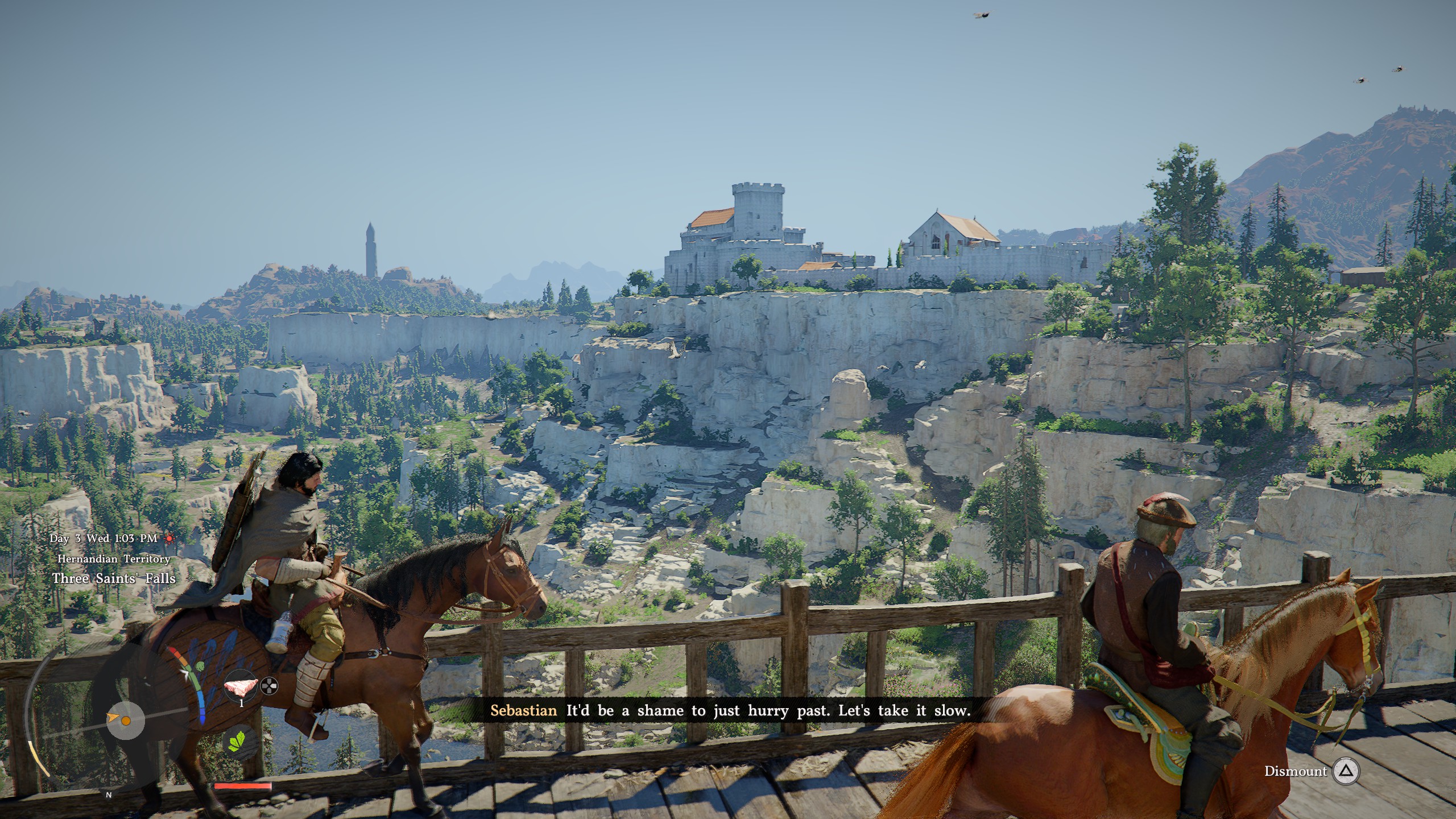Select the raw meat quick-item slot
The height and width of the screenshot is (819, 1456).
coord(241,688)
